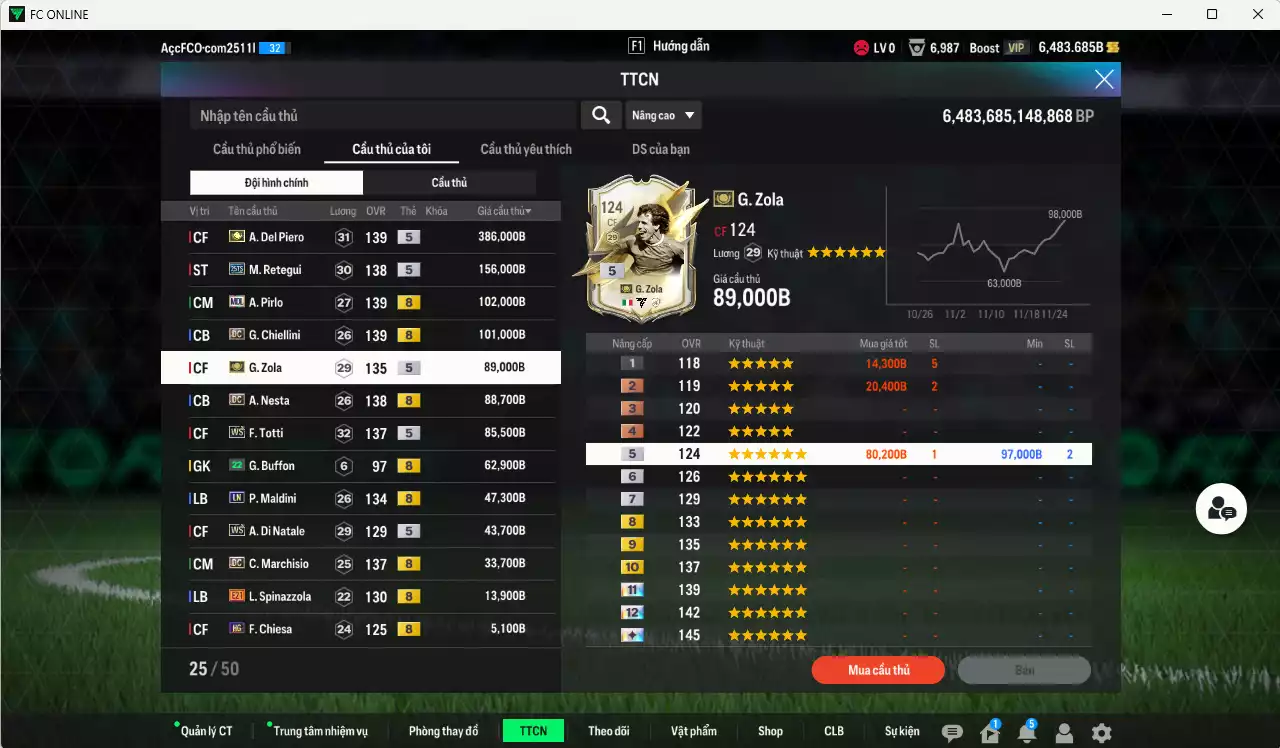The image size is (1280, 748).
Task: Switch to the Đội hình chính view
Action: [276, 182]
